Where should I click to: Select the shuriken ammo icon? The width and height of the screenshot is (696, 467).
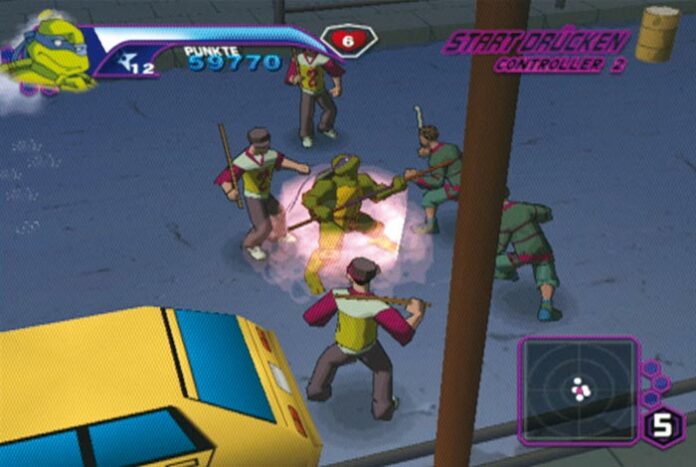[125, 64]
